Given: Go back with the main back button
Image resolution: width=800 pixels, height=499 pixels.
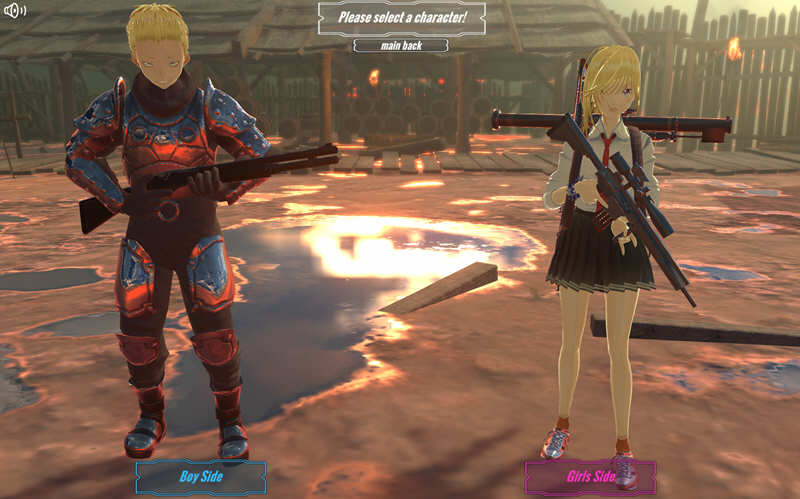Looking at the screenshot, I should [x=400, y=45].
